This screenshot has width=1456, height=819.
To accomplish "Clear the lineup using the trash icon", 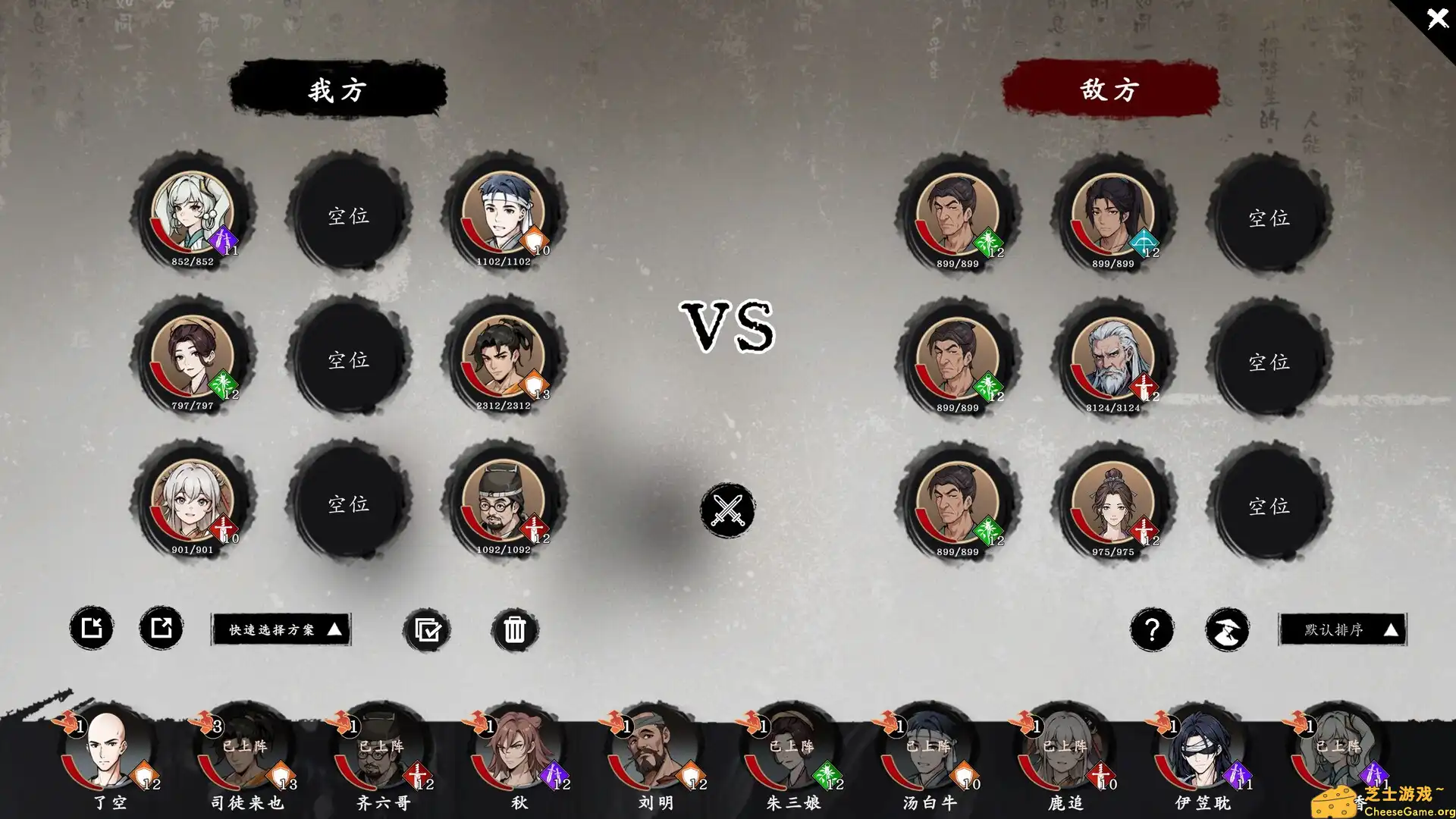I will [x=516, y=629].
